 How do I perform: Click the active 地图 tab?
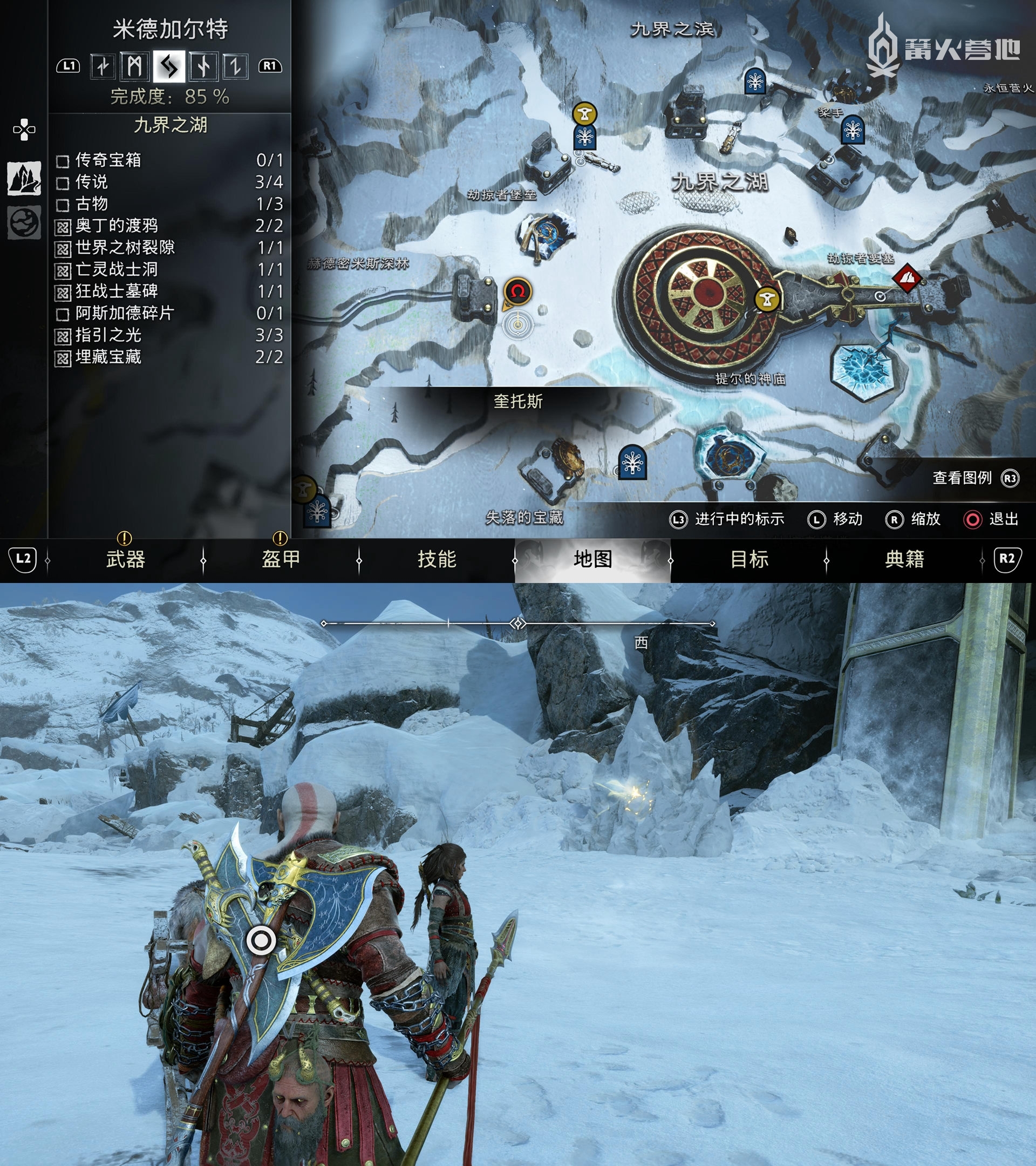click(x=592, y=559)
